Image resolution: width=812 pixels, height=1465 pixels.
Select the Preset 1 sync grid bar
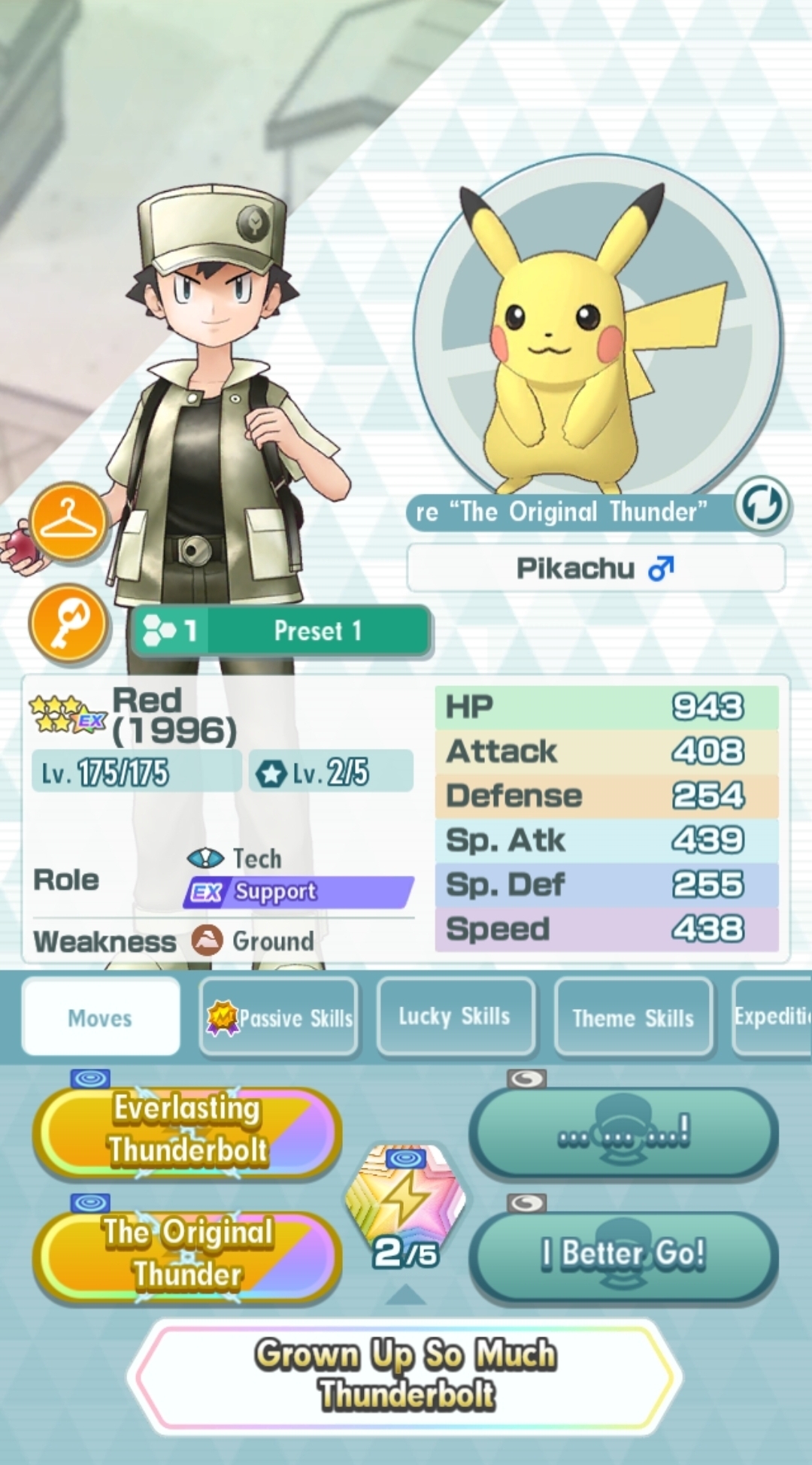pyautogui.click(x=281, y=631)
